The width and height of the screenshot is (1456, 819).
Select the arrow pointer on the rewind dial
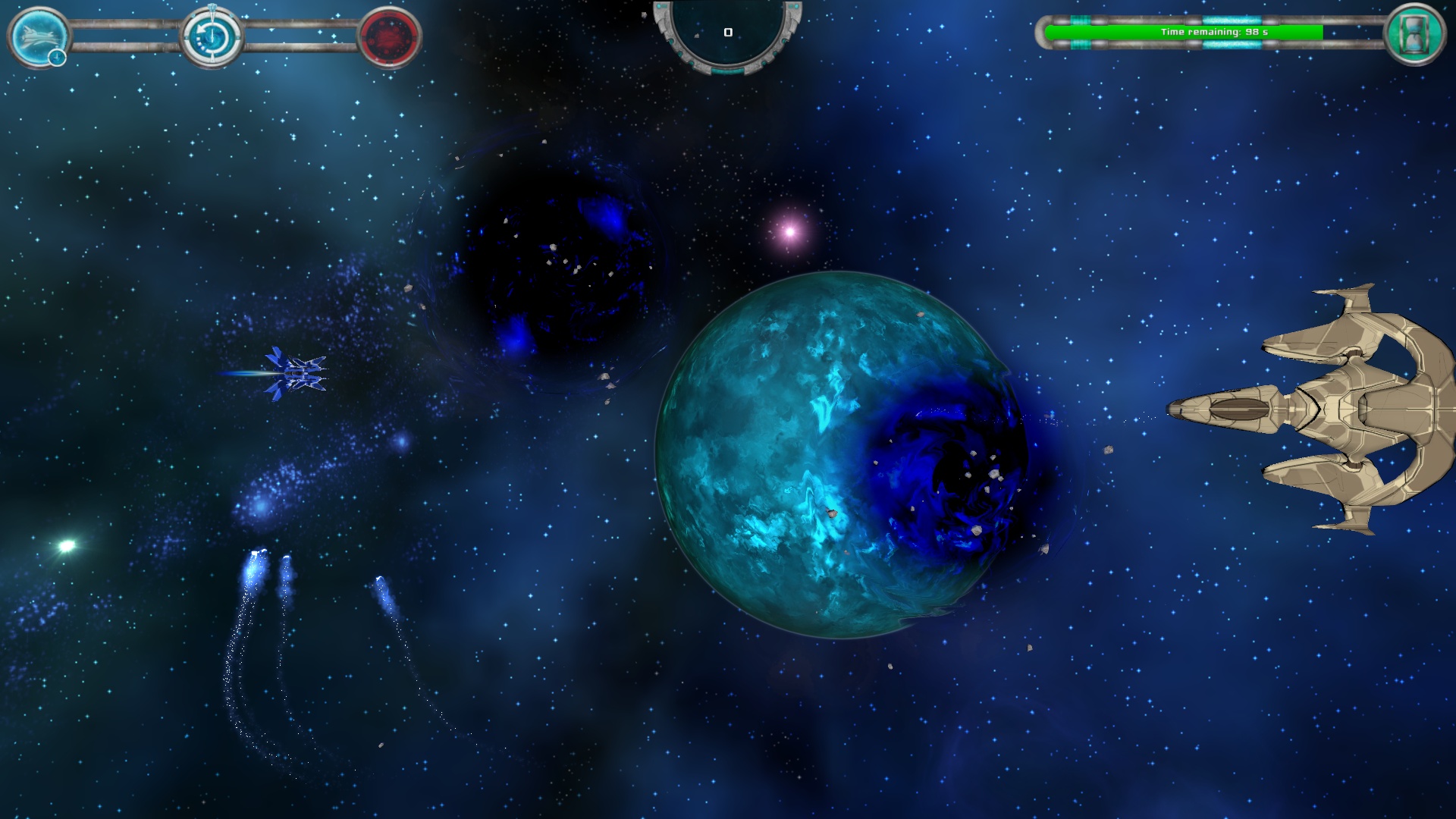click(x=200, y=30)
